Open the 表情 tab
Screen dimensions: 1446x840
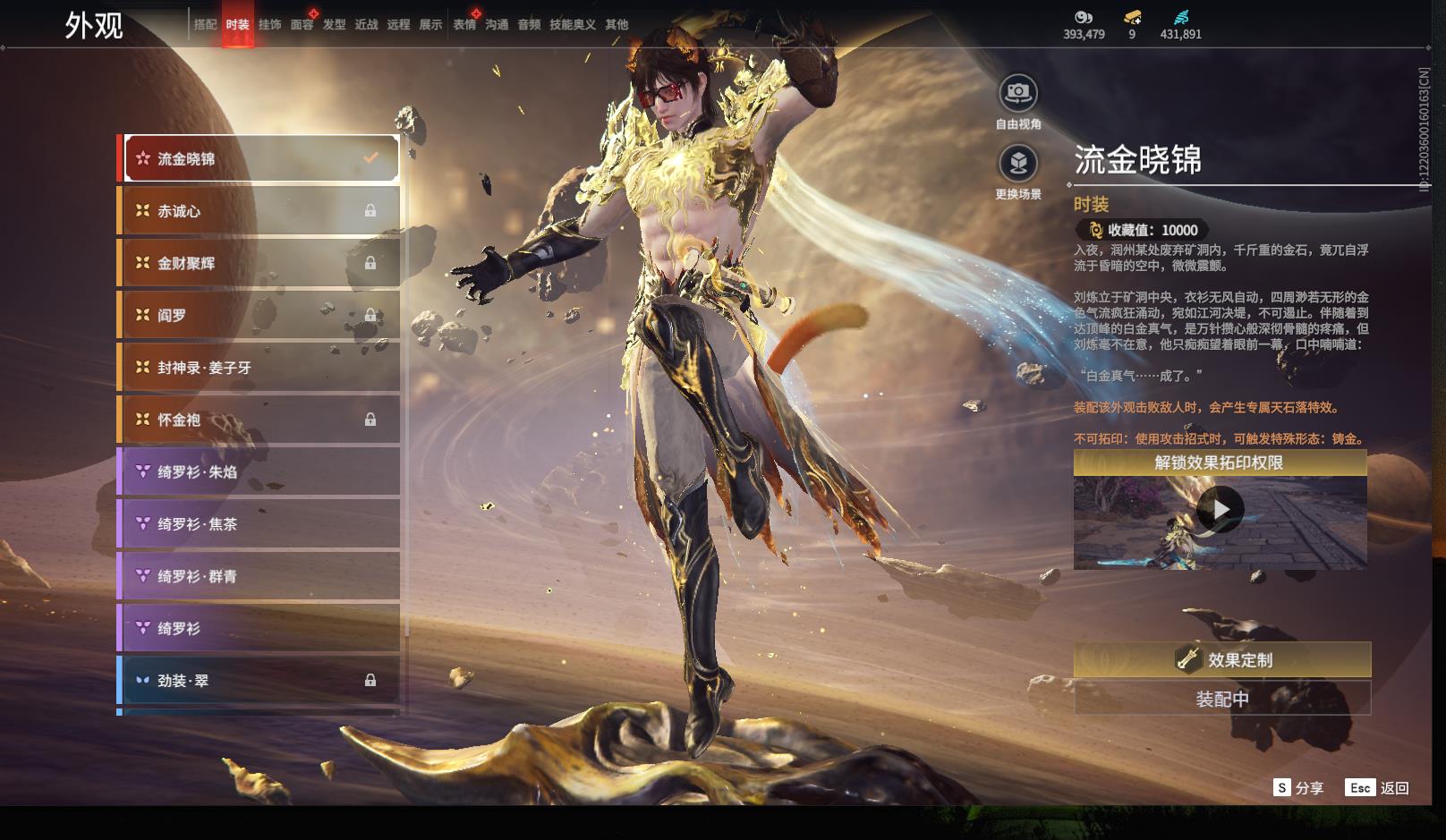click(464, 25)
